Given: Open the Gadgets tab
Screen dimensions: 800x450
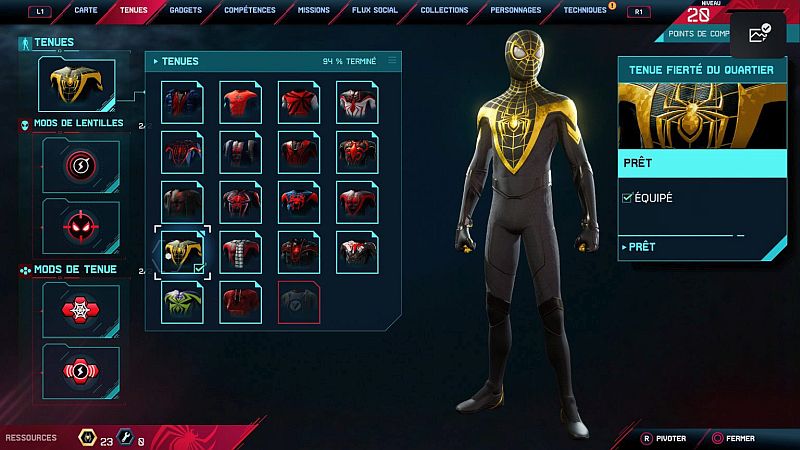Looking at the screenshot, I should tap(184, 10).
